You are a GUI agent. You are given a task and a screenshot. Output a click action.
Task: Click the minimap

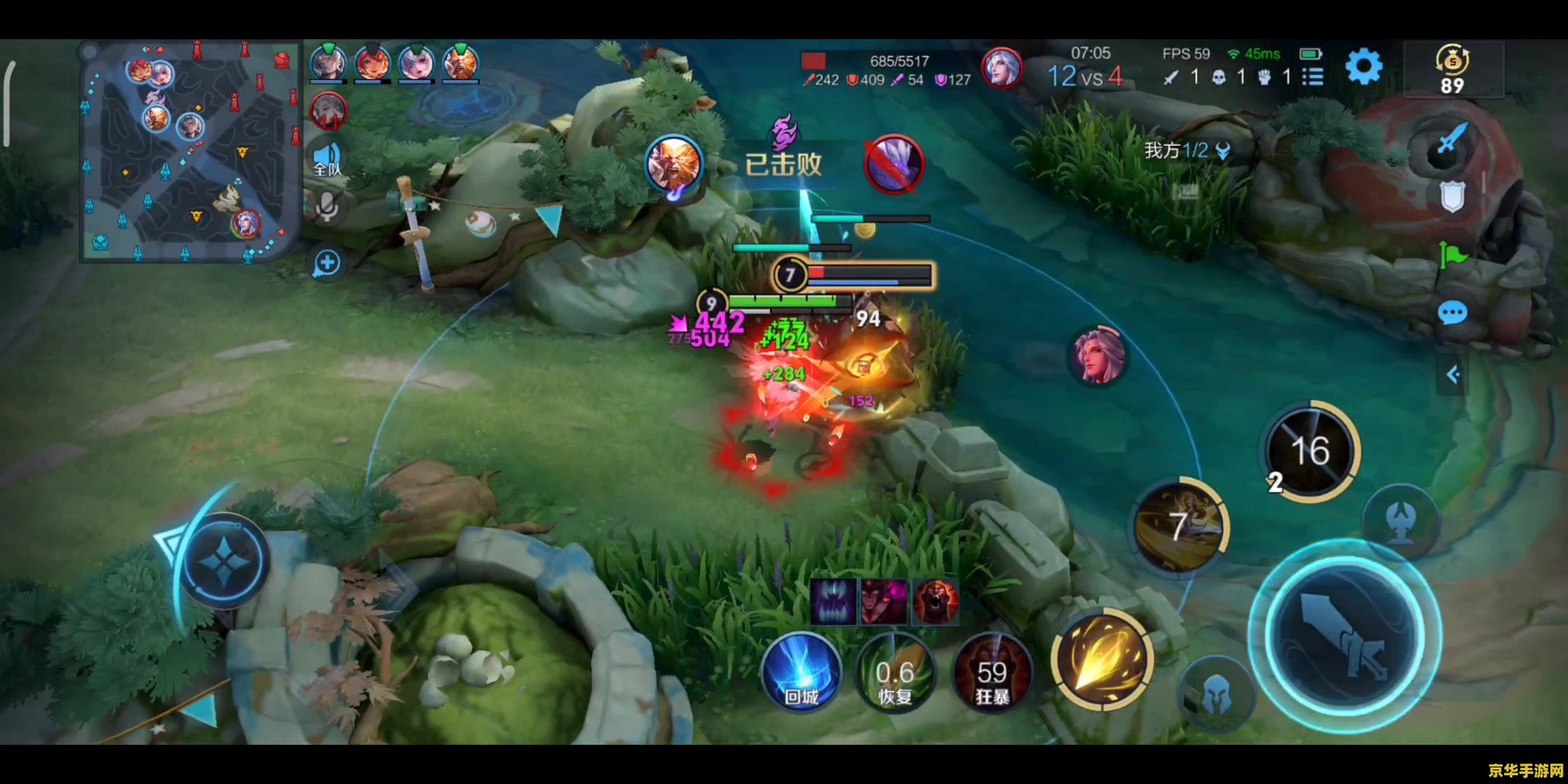pyautogui.click(x=189, y=152)
